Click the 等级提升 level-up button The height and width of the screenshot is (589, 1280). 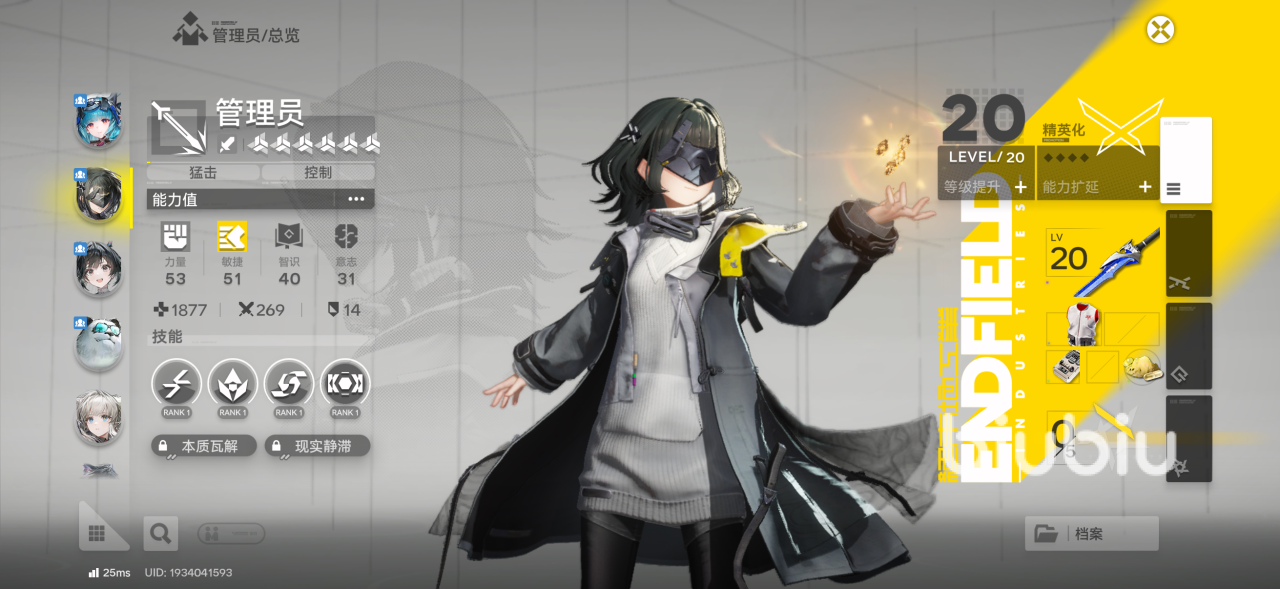(x=986, y=186)
